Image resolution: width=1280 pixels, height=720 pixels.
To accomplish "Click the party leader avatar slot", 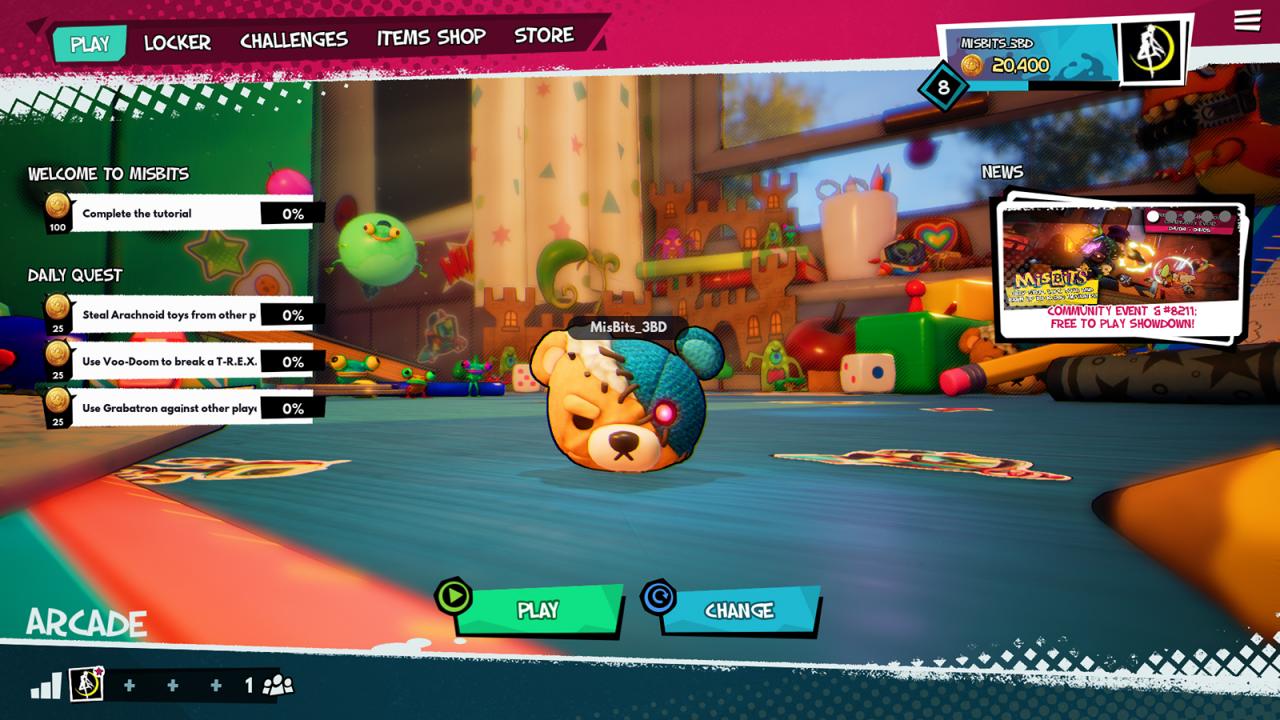I will click(x=87, y=685).
